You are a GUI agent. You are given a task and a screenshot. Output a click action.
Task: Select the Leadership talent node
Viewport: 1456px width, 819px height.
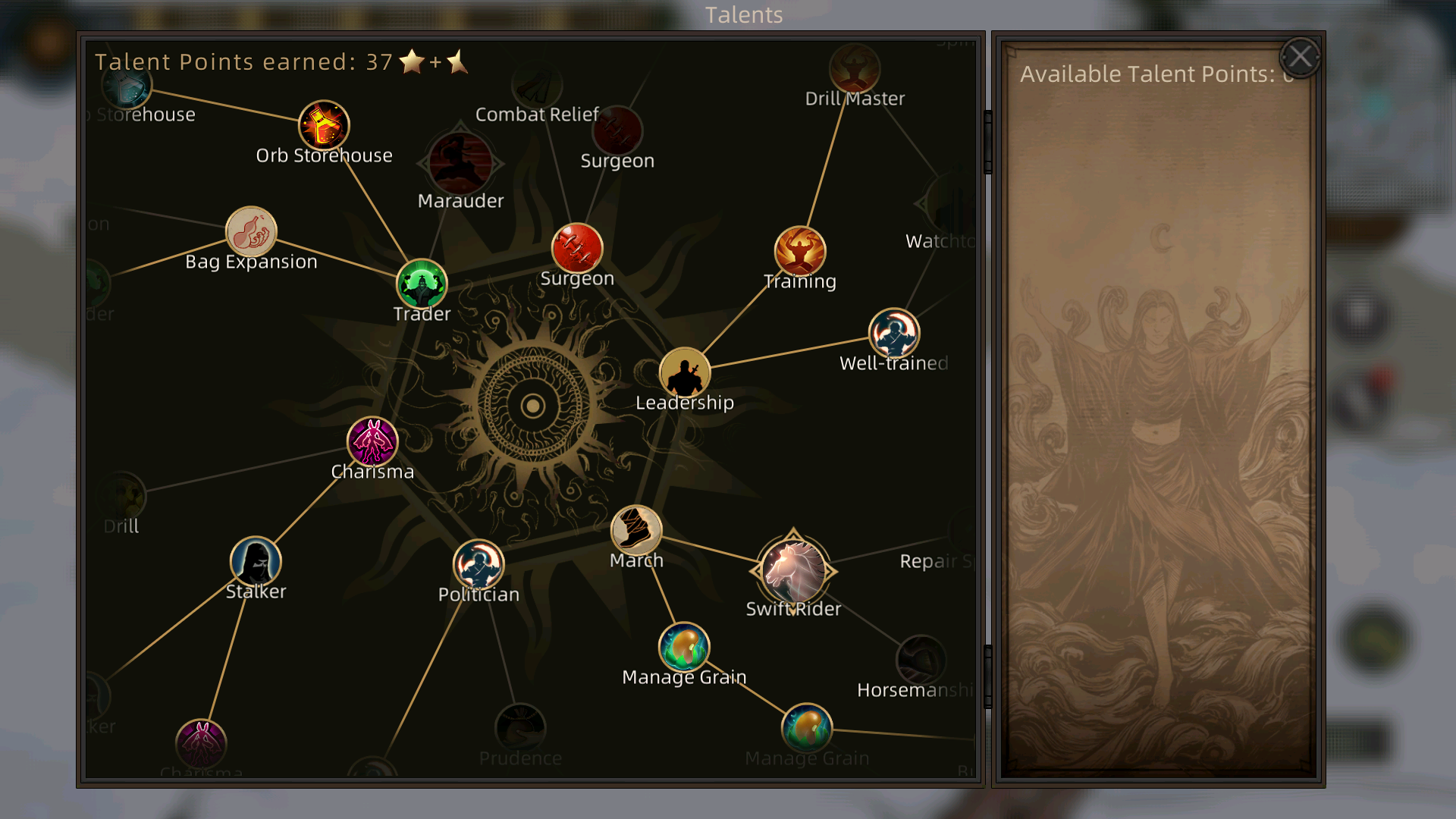coord(685,372)
